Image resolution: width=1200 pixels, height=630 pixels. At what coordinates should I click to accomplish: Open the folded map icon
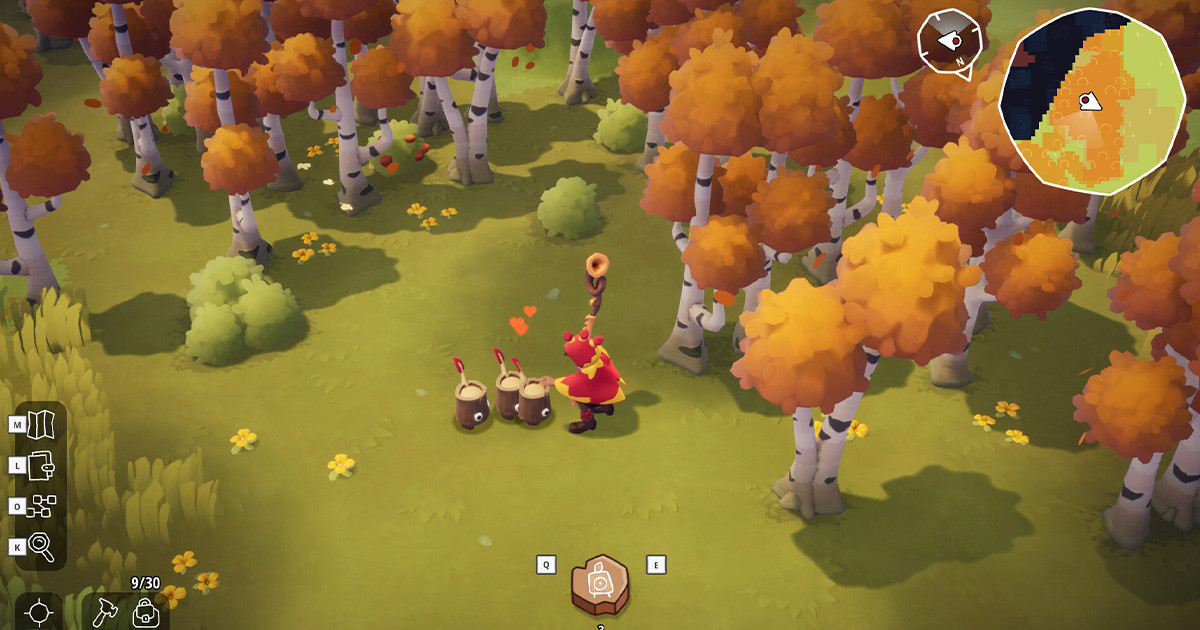click(43, 424)
